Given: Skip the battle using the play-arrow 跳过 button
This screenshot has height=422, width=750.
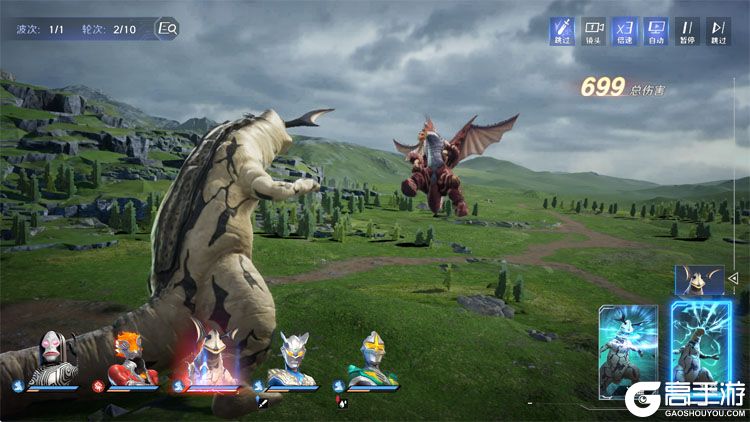Looking at the screenshot, I should 718,31.
